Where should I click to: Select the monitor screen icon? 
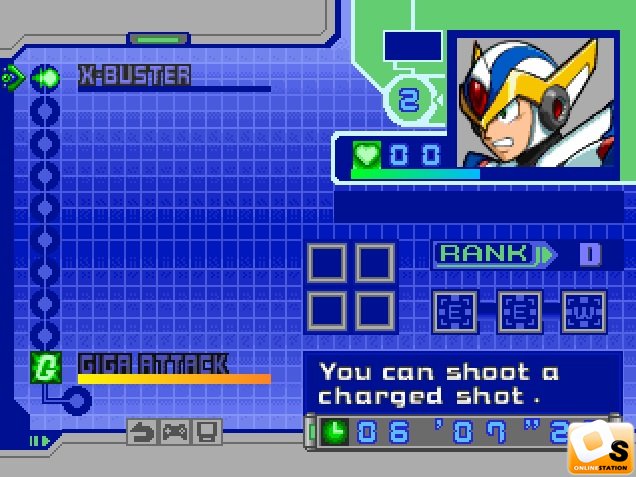coord(207,433)
